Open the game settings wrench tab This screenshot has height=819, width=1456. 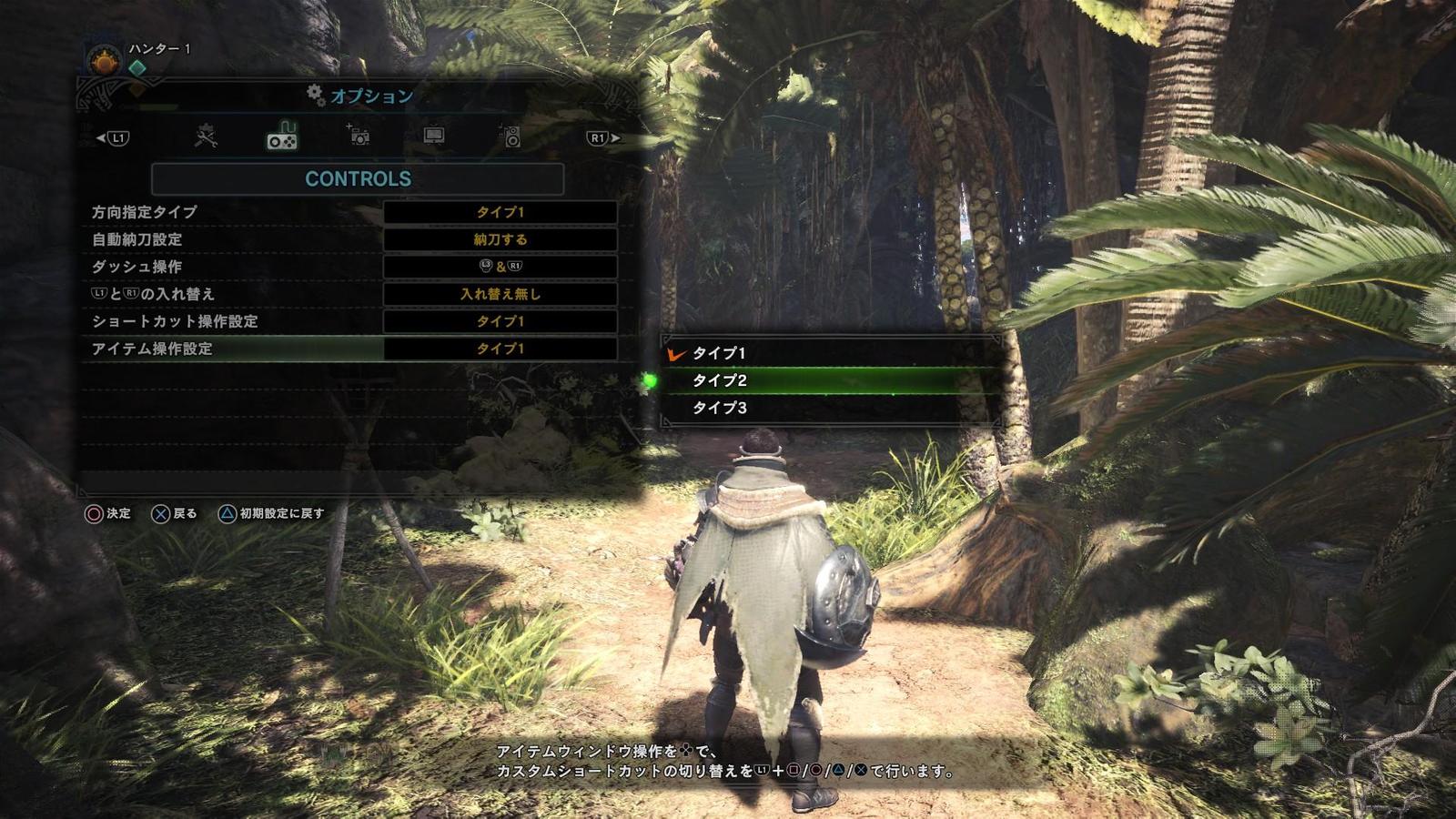[206, 137]
